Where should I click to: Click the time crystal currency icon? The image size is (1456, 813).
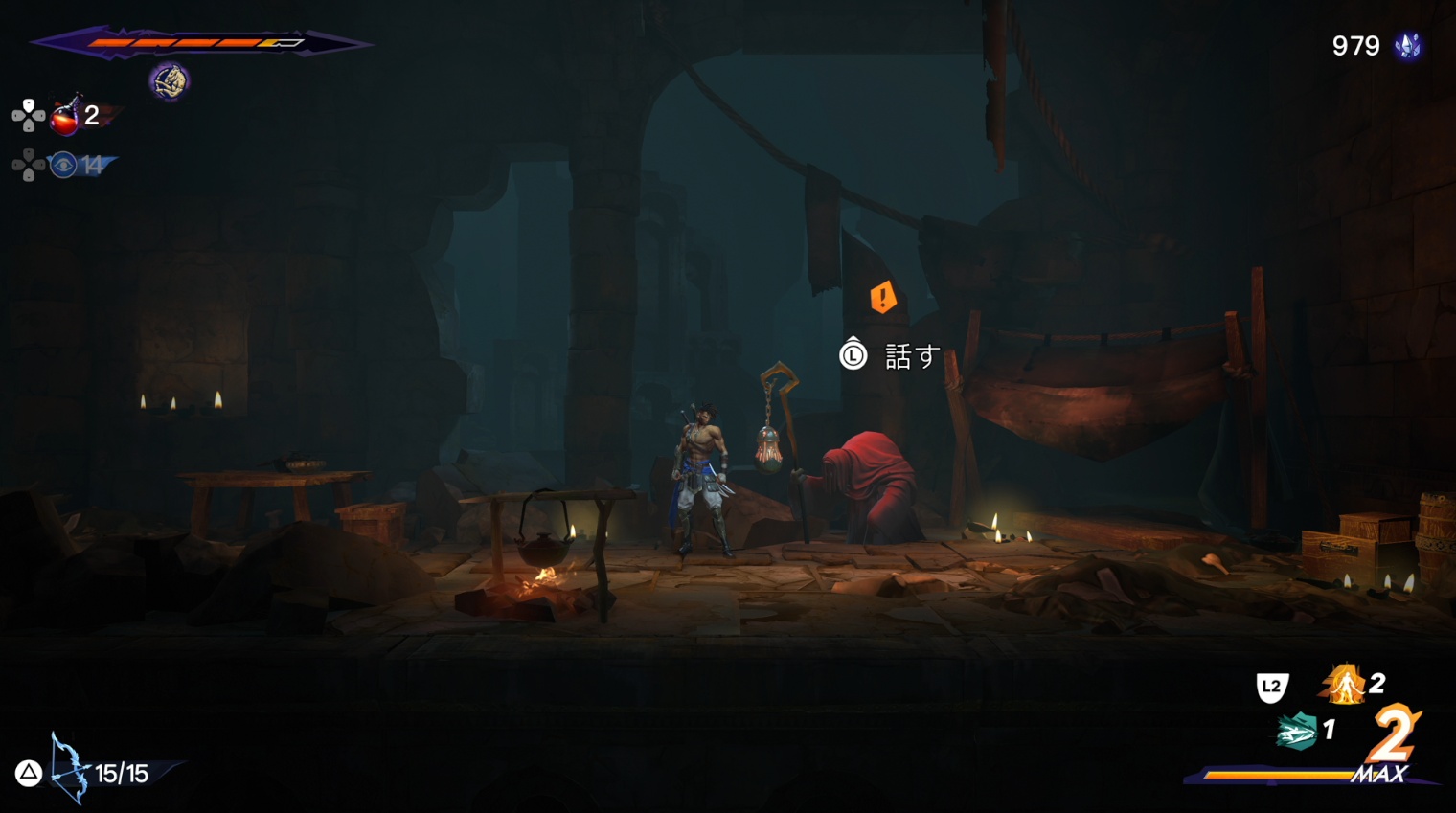click(x=1407, y=46)
